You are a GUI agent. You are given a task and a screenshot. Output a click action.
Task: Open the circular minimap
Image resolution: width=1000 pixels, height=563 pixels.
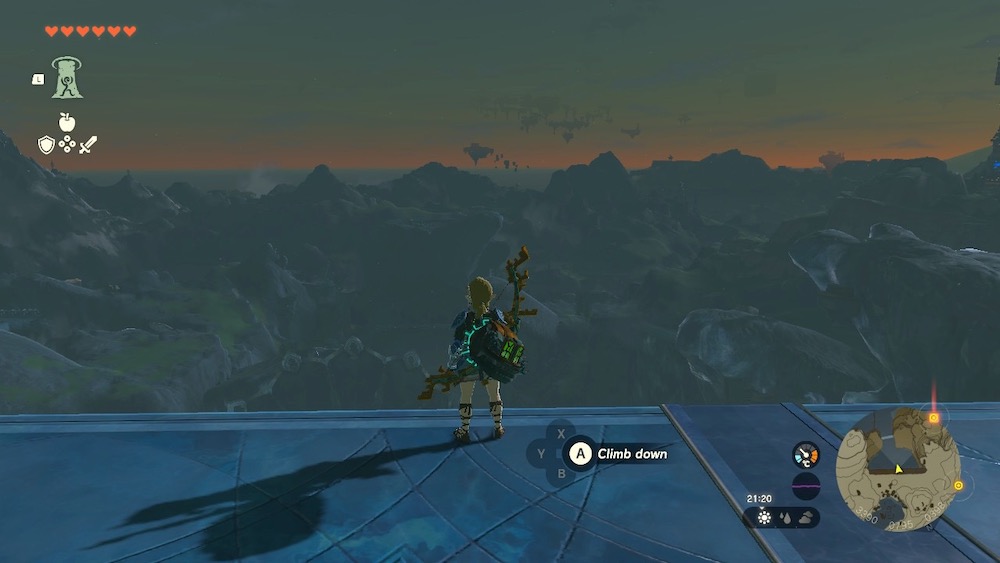(897, 469)
